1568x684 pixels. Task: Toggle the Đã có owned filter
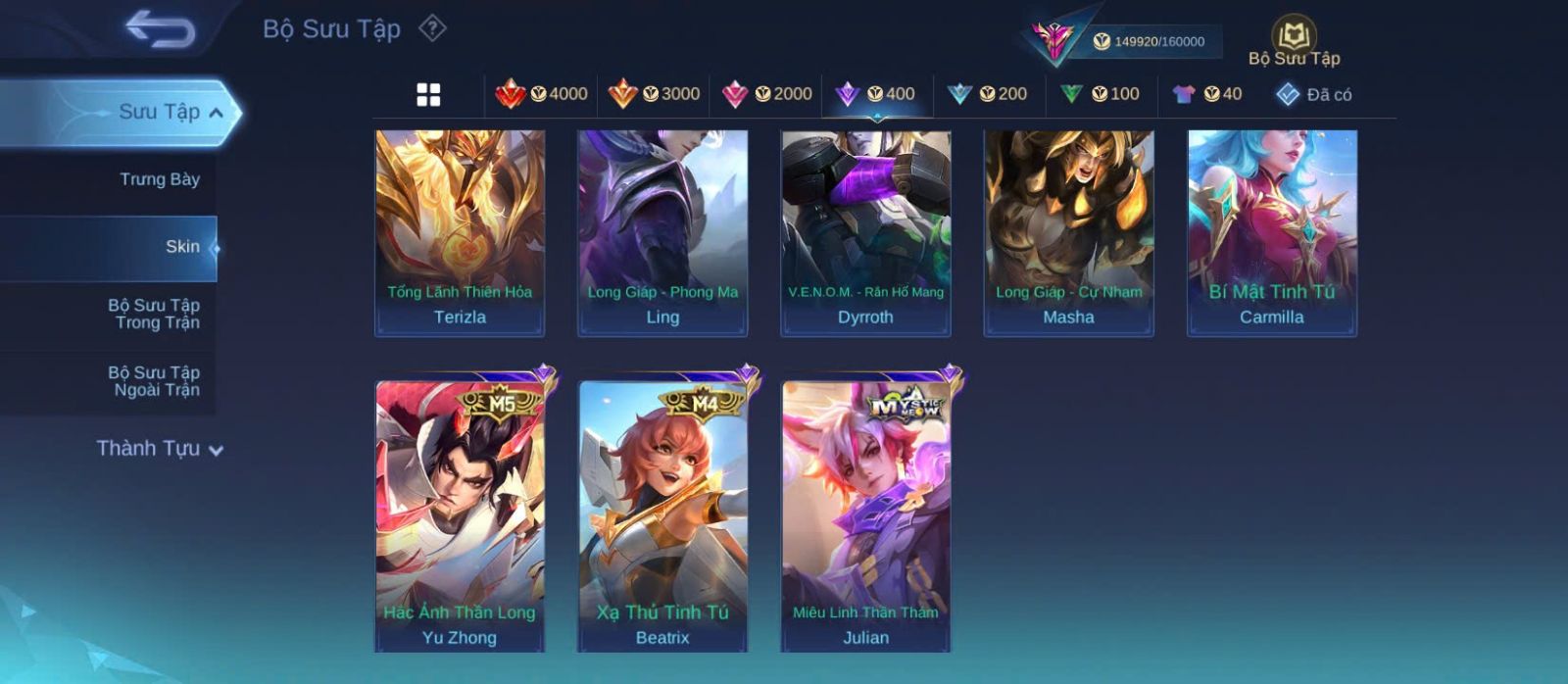tap(1313, 94)
